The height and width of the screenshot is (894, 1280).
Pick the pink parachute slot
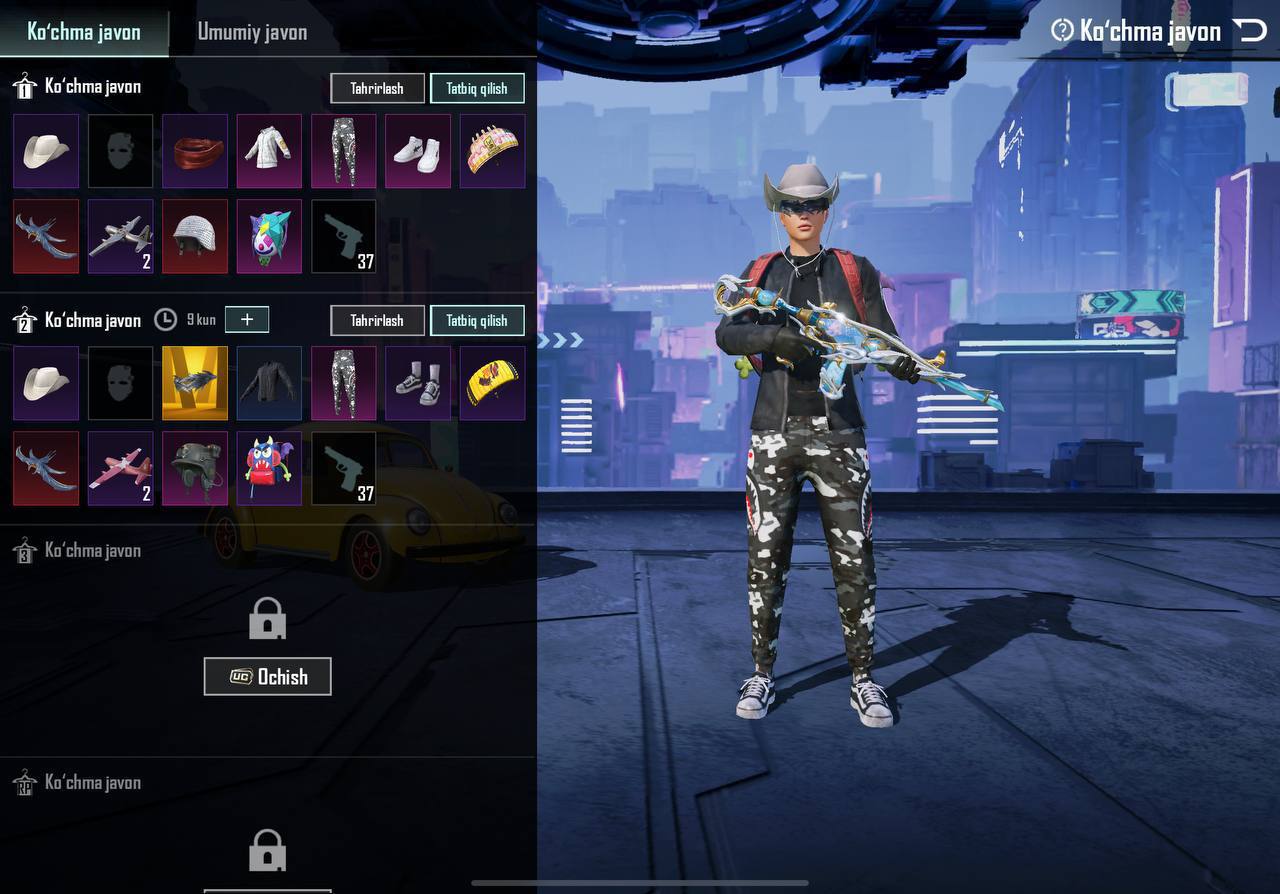pos(492,151)
